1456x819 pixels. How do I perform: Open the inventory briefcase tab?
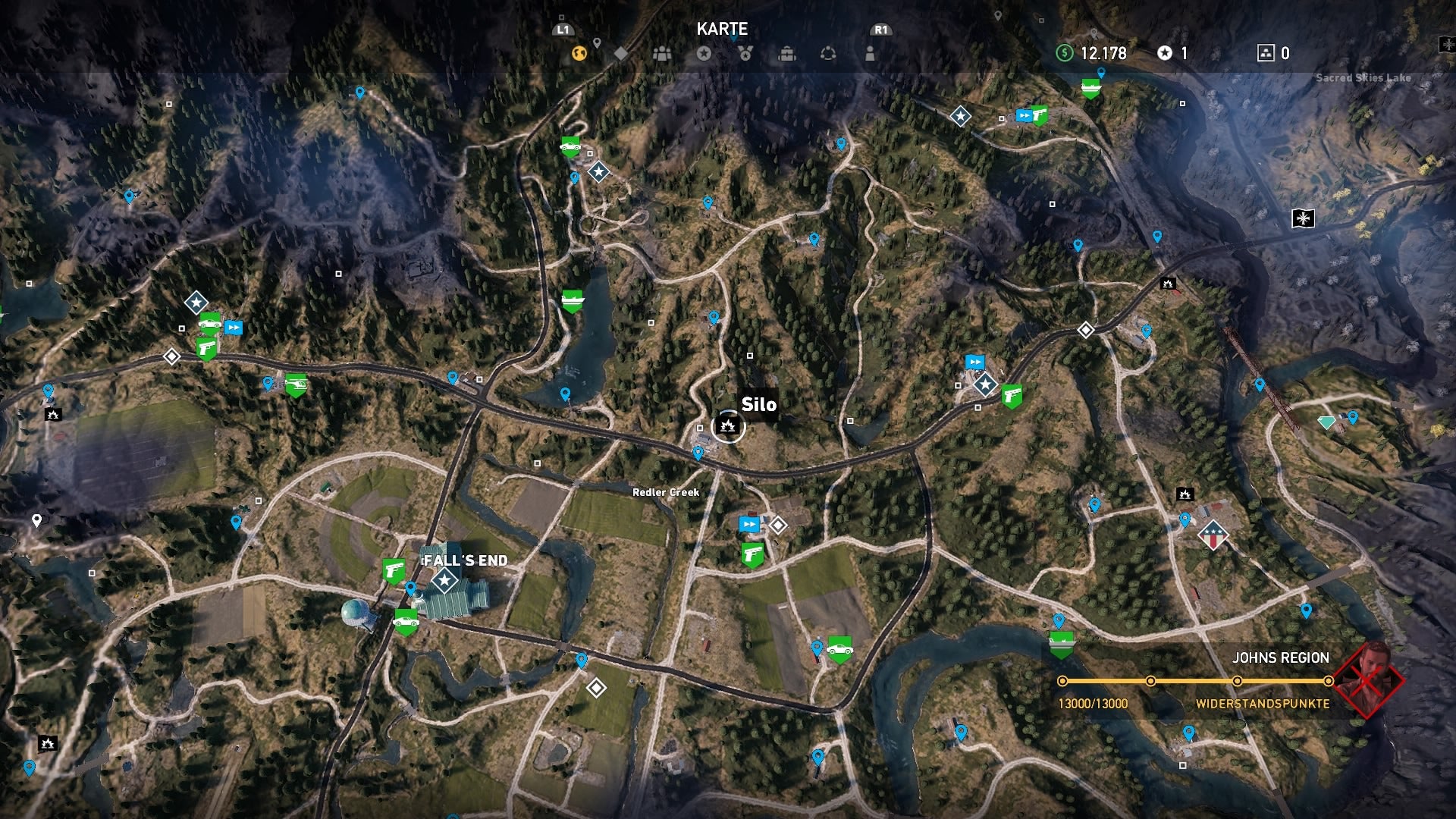pyautogui.click(x=789, y=53)
